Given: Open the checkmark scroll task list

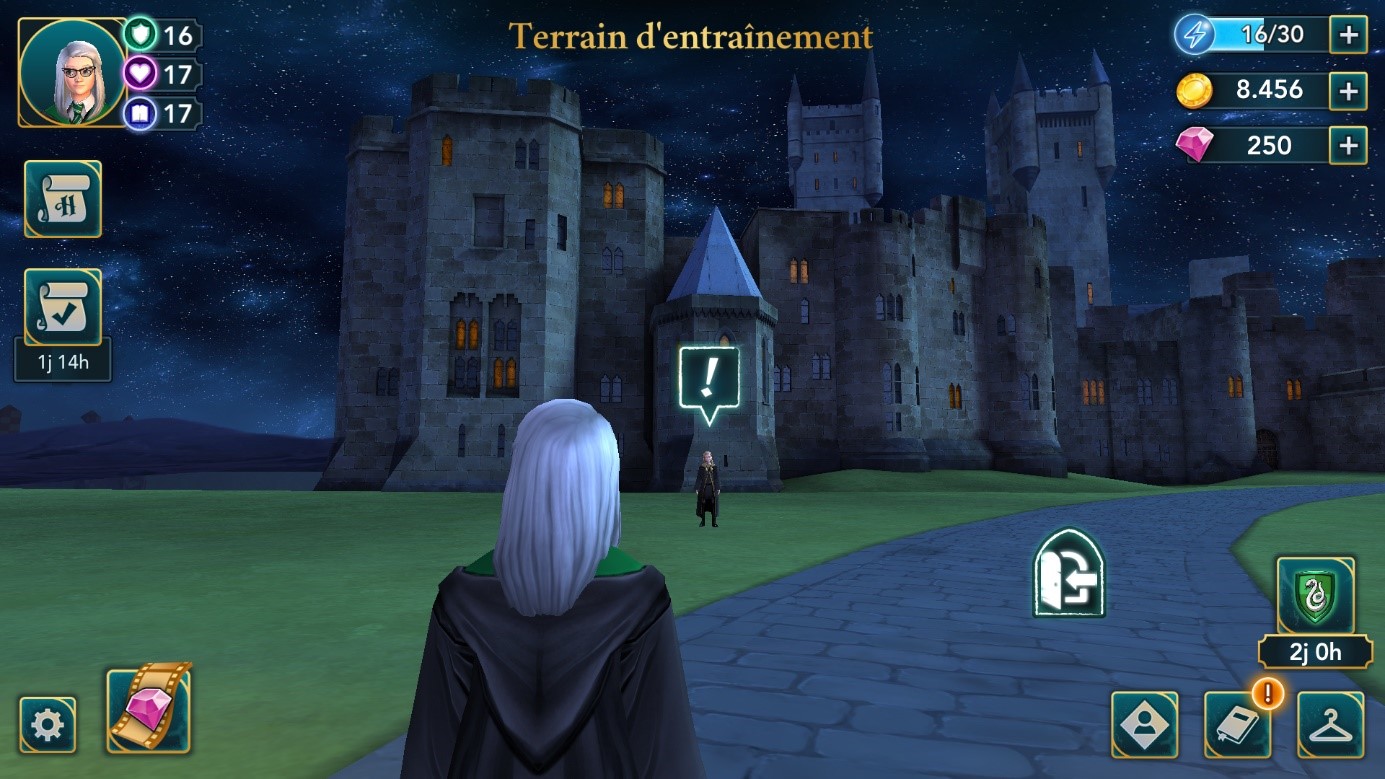Looking at the screenshot, I should point(63,307).
